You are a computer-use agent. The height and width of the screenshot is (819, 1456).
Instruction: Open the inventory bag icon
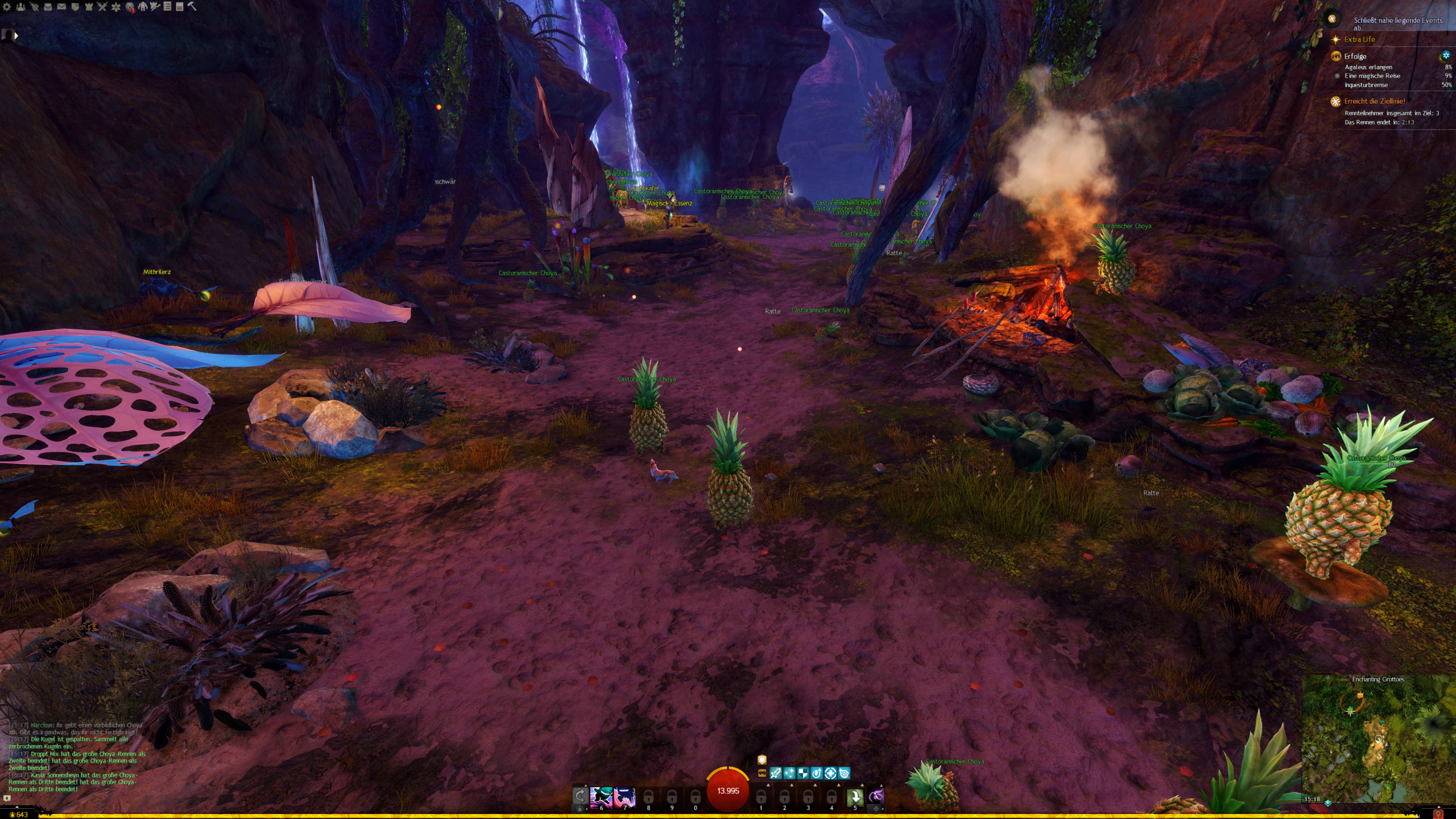48,7
